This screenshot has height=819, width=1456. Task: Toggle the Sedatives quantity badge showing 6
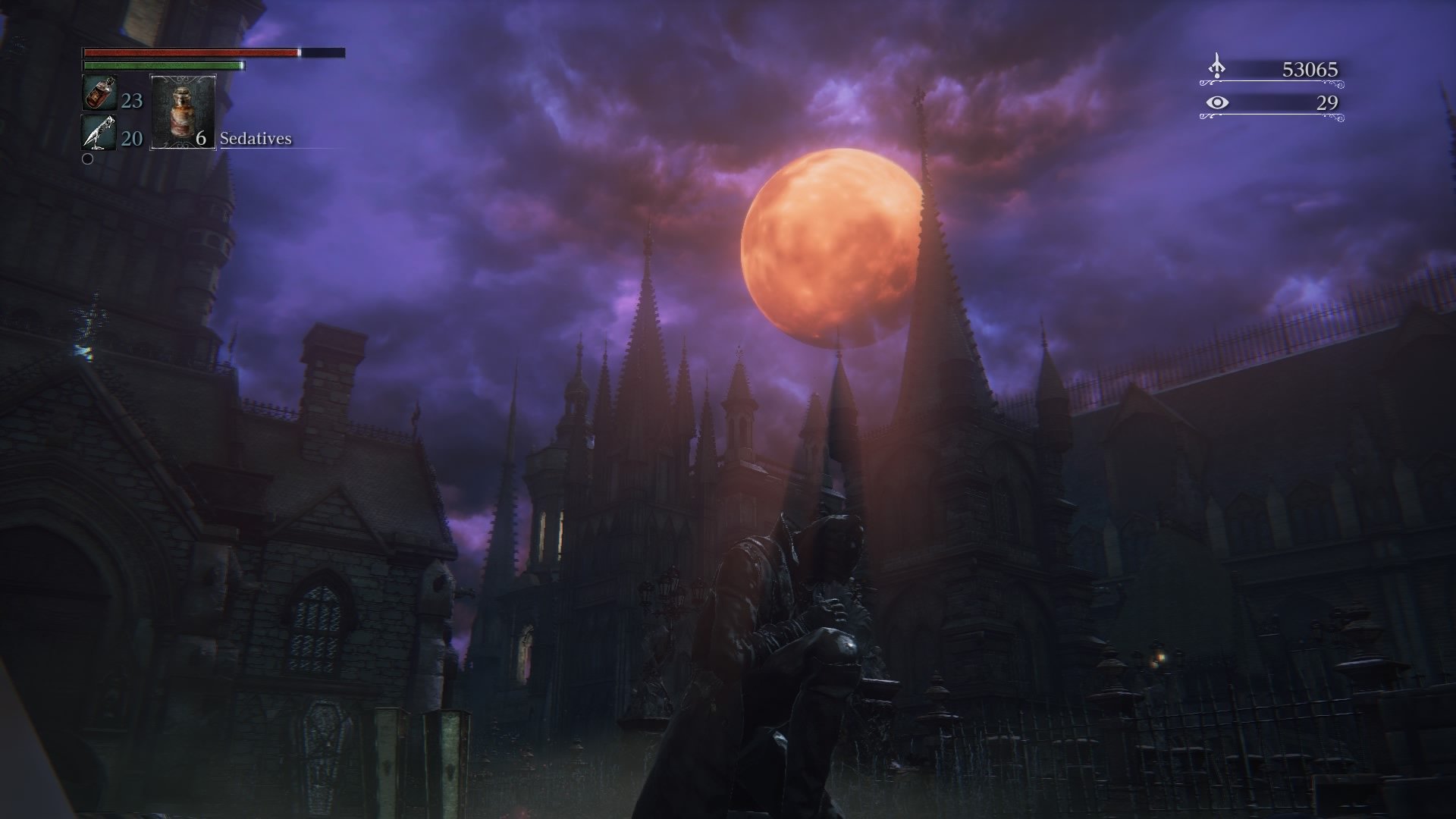tap(200, 140)
